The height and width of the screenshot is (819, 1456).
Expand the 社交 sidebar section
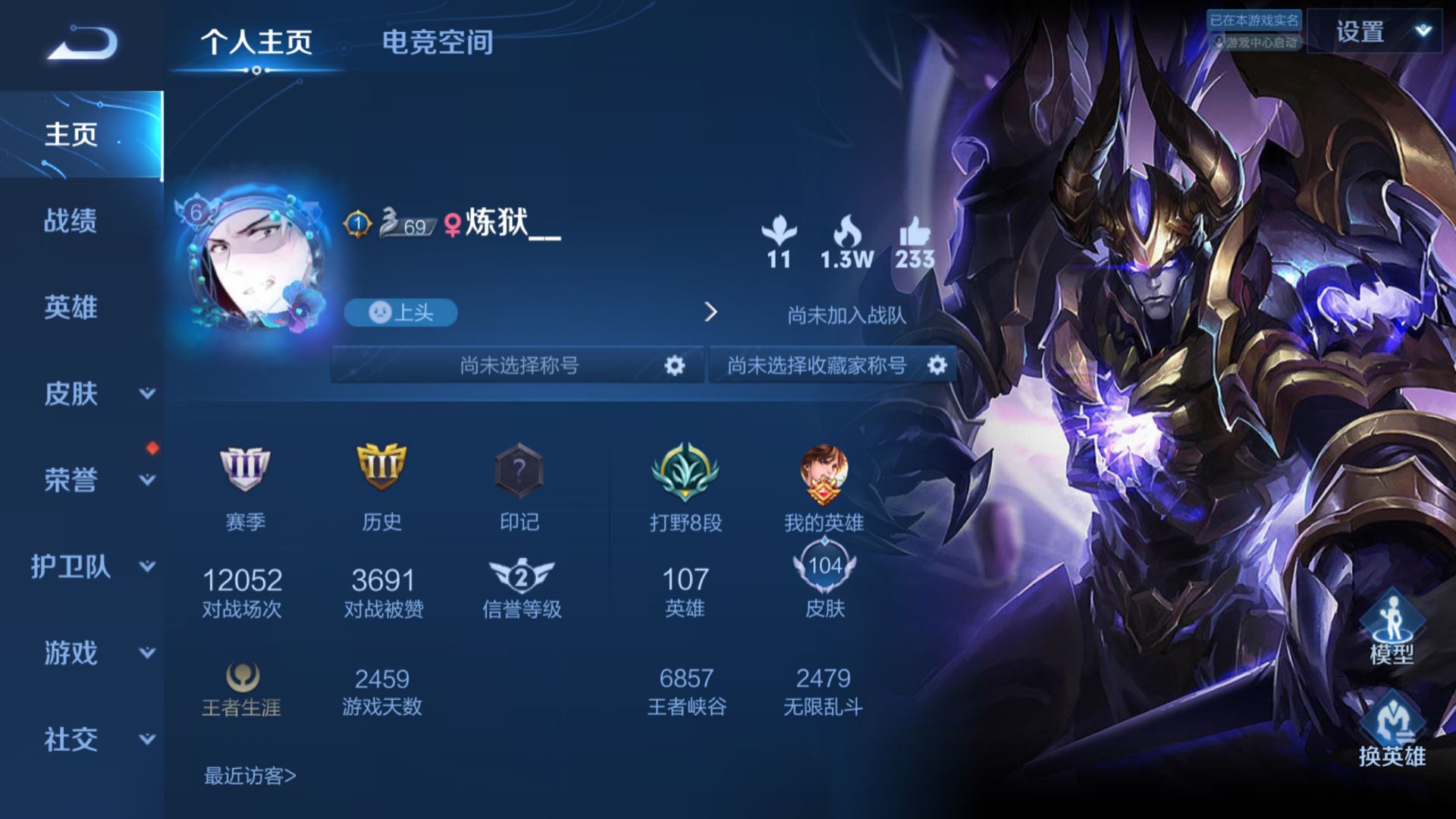147,739
